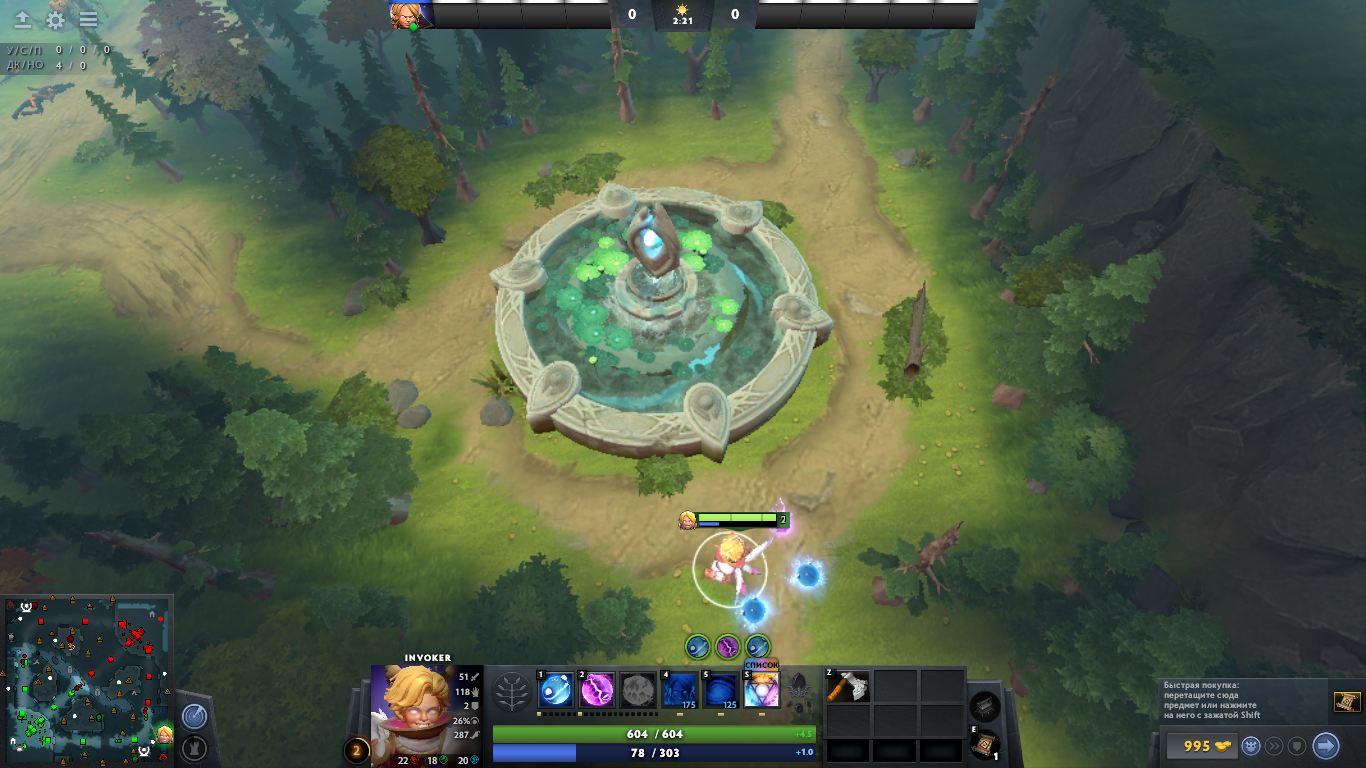Activate the Quas orb ability

(x=556, y=690)
